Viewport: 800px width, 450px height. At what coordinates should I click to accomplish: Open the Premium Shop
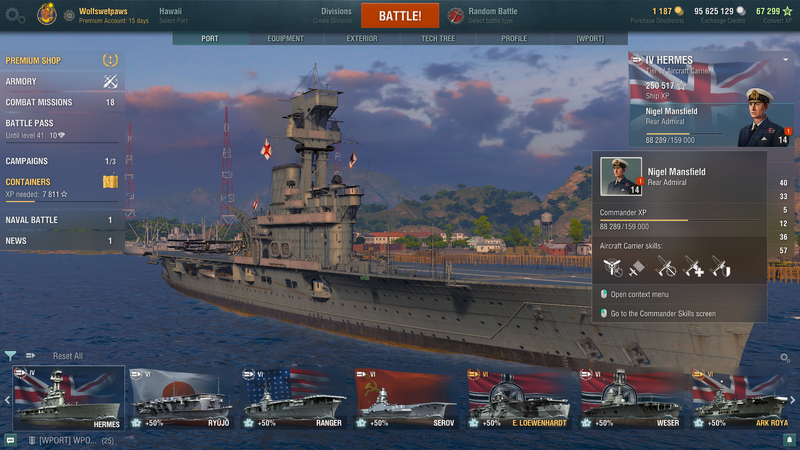point(33,61)
